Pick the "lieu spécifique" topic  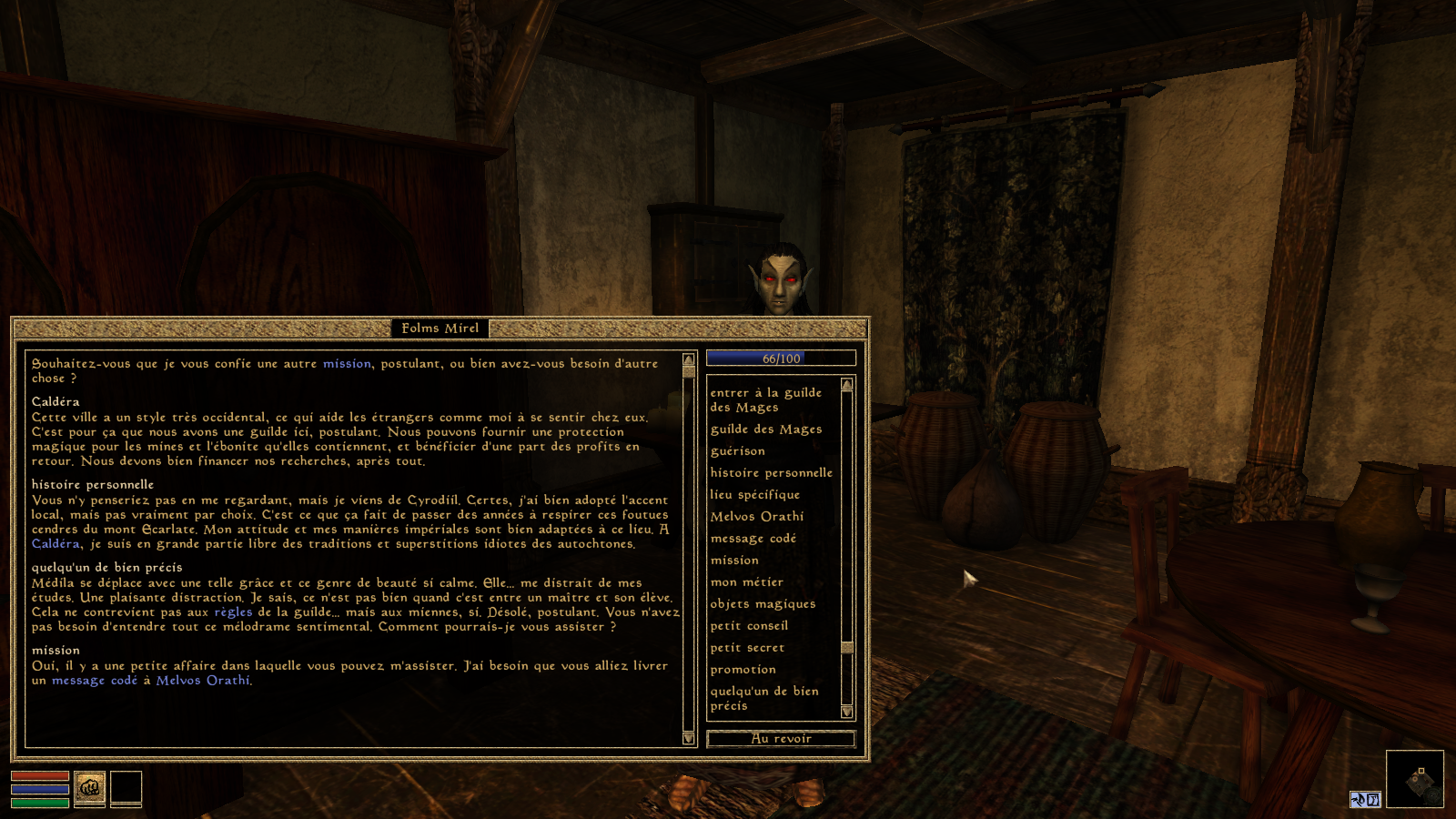click(754, 495)
